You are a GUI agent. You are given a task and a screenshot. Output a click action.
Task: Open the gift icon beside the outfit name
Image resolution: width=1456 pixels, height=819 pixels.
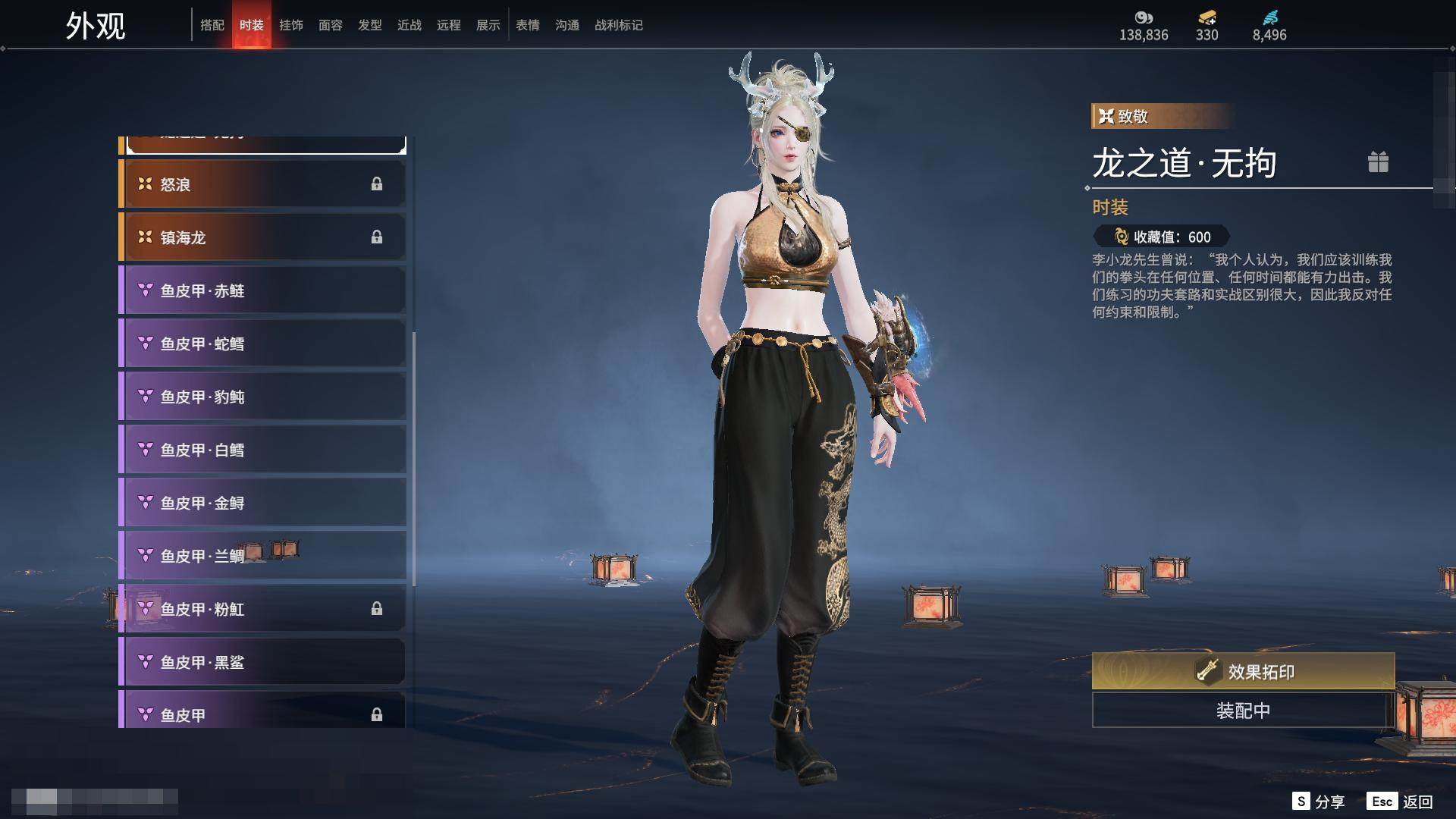pos(1378,162)
